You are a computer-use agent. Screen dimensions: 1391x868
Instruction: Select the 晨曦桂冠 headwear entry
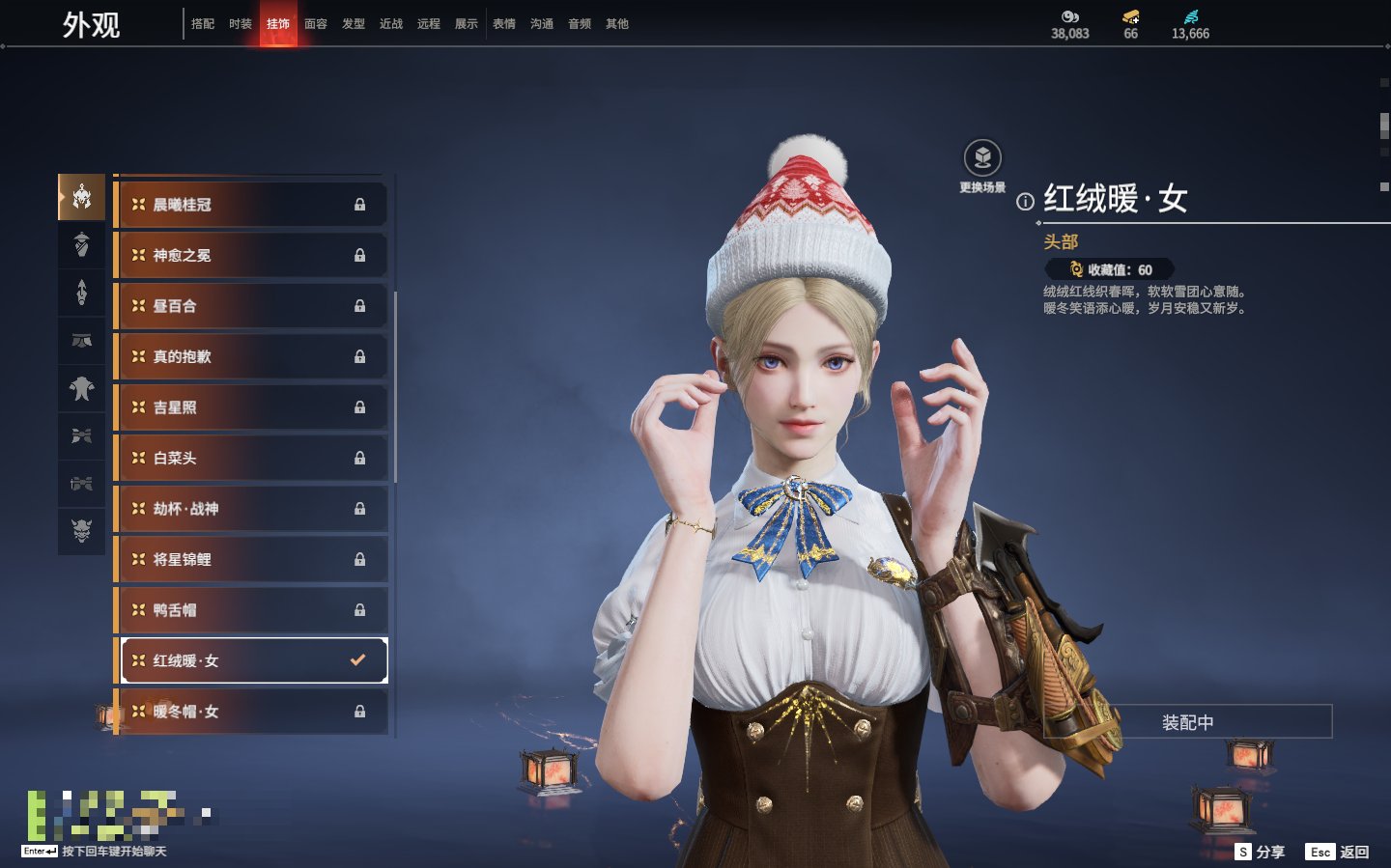pos(251,205)
